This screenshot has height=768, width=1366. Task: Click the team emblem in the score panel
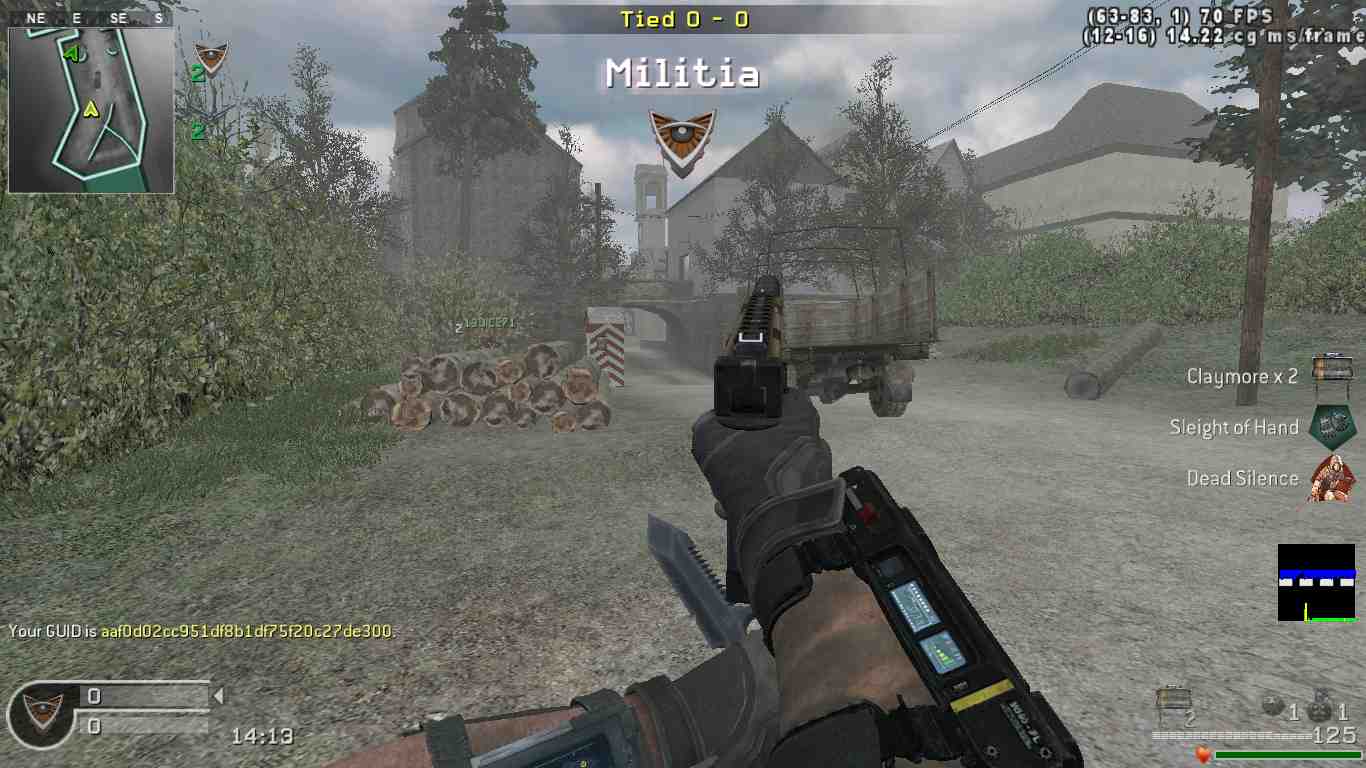point(43,709)
